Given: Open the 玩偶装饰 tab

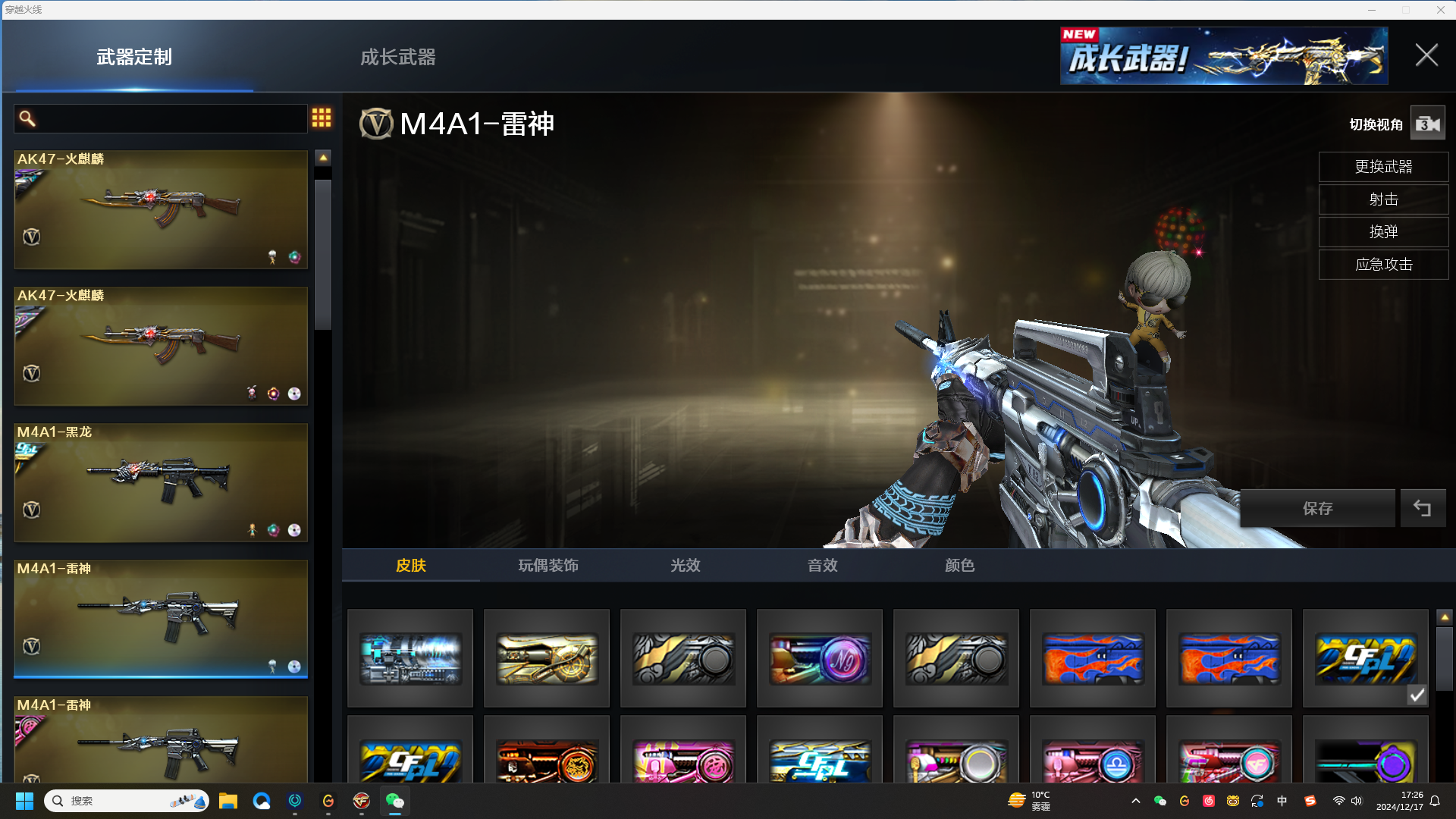Looking at the screenshot, I should coord(548,566).
